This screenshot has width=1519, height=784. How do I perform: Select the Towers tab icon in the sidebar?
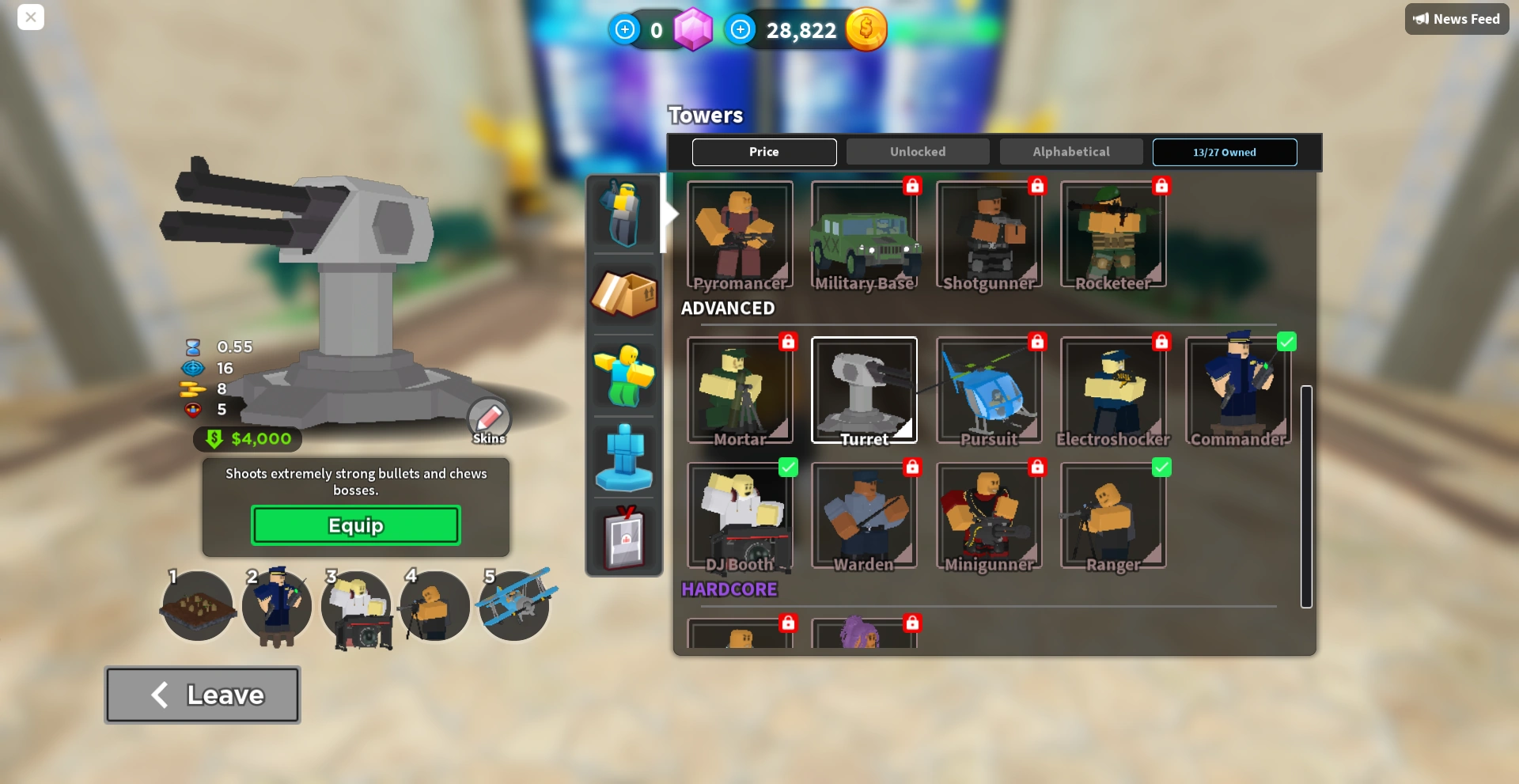[x=624, y=213]
